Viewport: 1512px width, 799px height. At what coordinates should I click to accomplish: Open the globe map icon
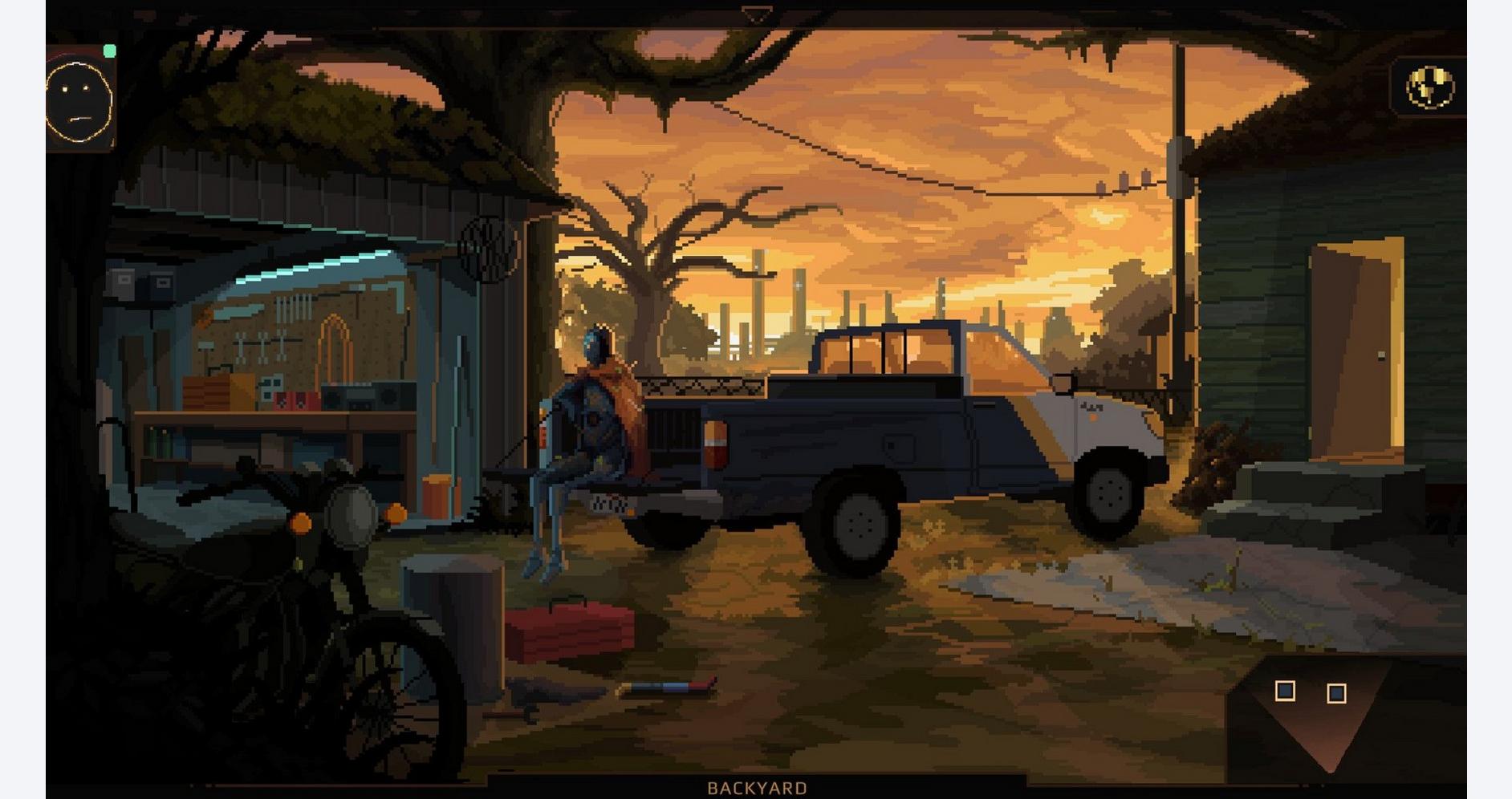(x=1429, y=87)
